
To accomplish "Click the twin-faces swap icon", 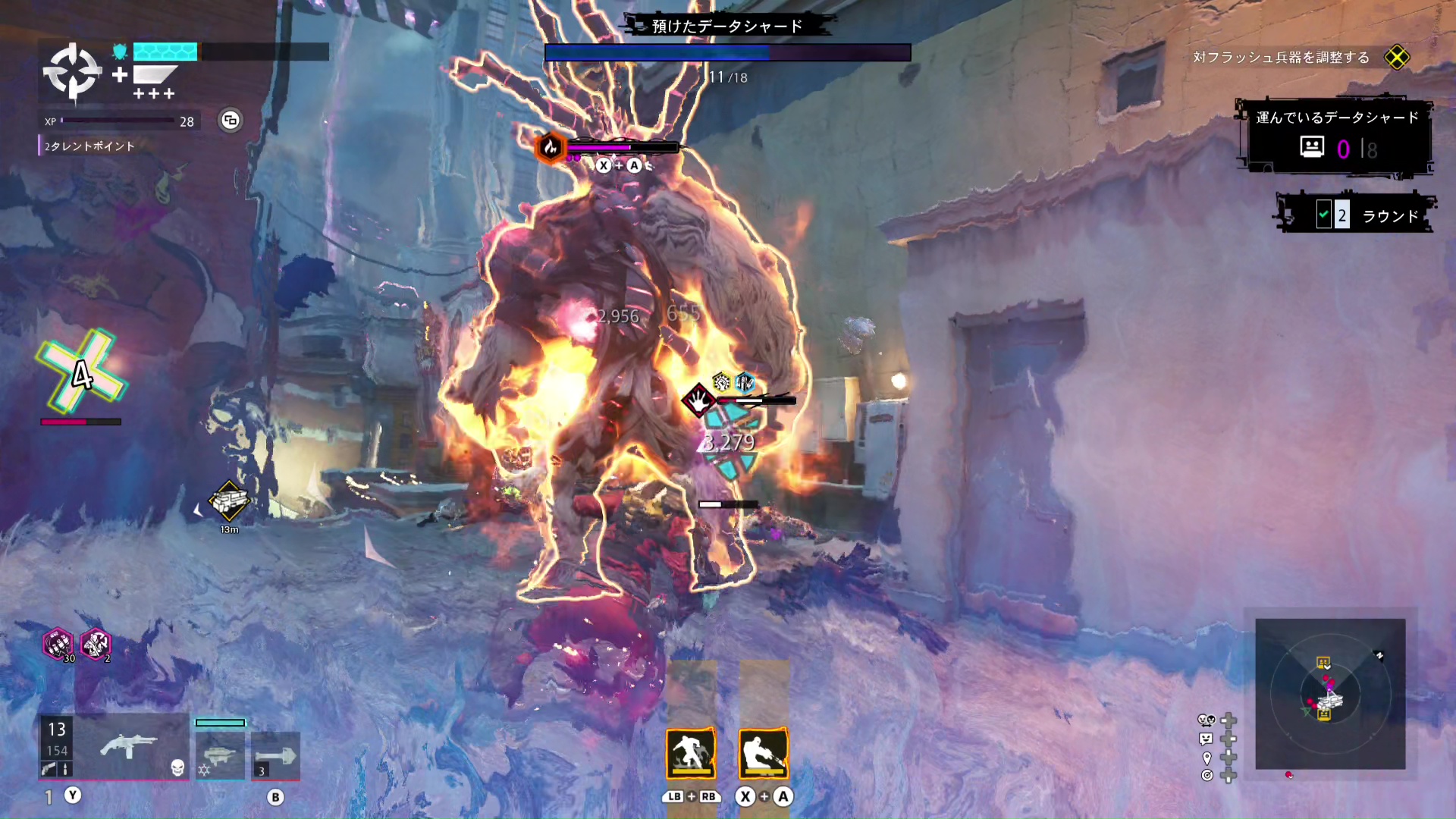I will pos(1206,720).
